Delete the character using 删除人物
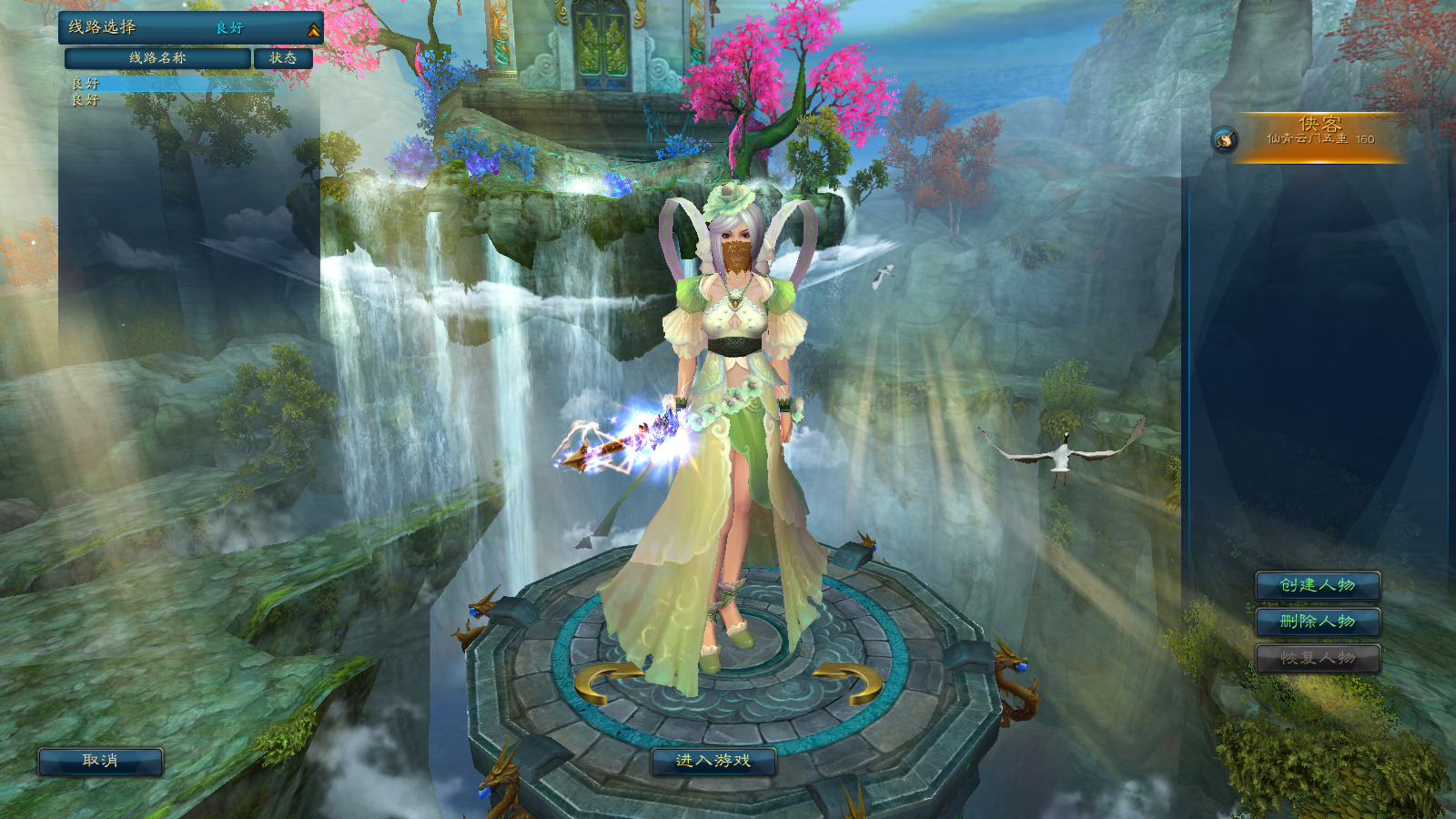 [x=1318, y=622]
